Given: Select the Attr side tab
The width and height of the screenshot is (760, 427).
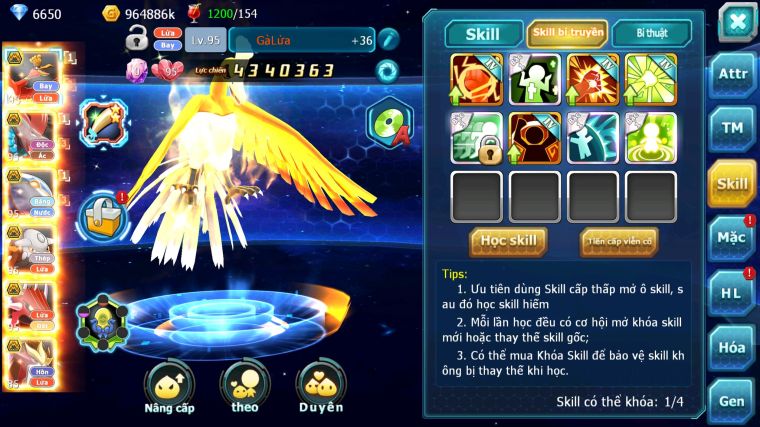Looking at the screenshot, I should pyautogui.click(x=732, y=76).
